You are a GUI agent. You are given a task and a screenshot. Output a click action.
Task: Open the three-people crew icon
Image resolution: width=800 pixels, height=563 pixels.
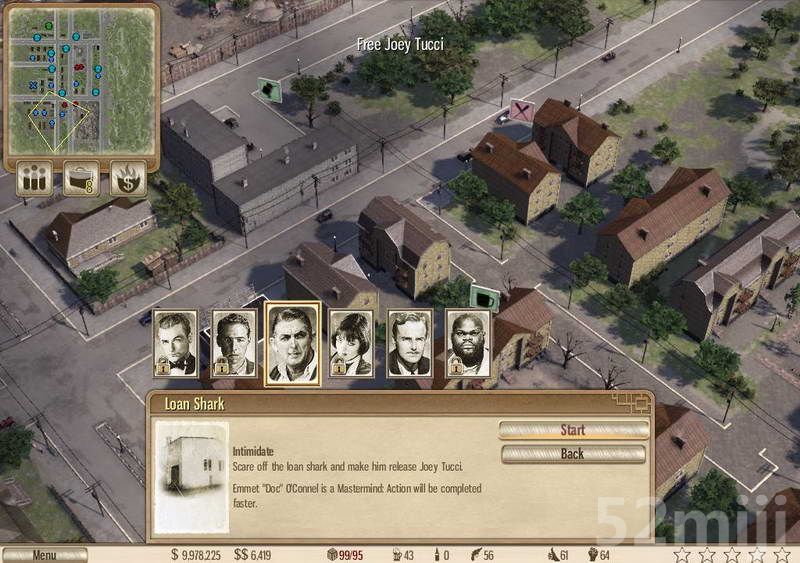[34, 179]
